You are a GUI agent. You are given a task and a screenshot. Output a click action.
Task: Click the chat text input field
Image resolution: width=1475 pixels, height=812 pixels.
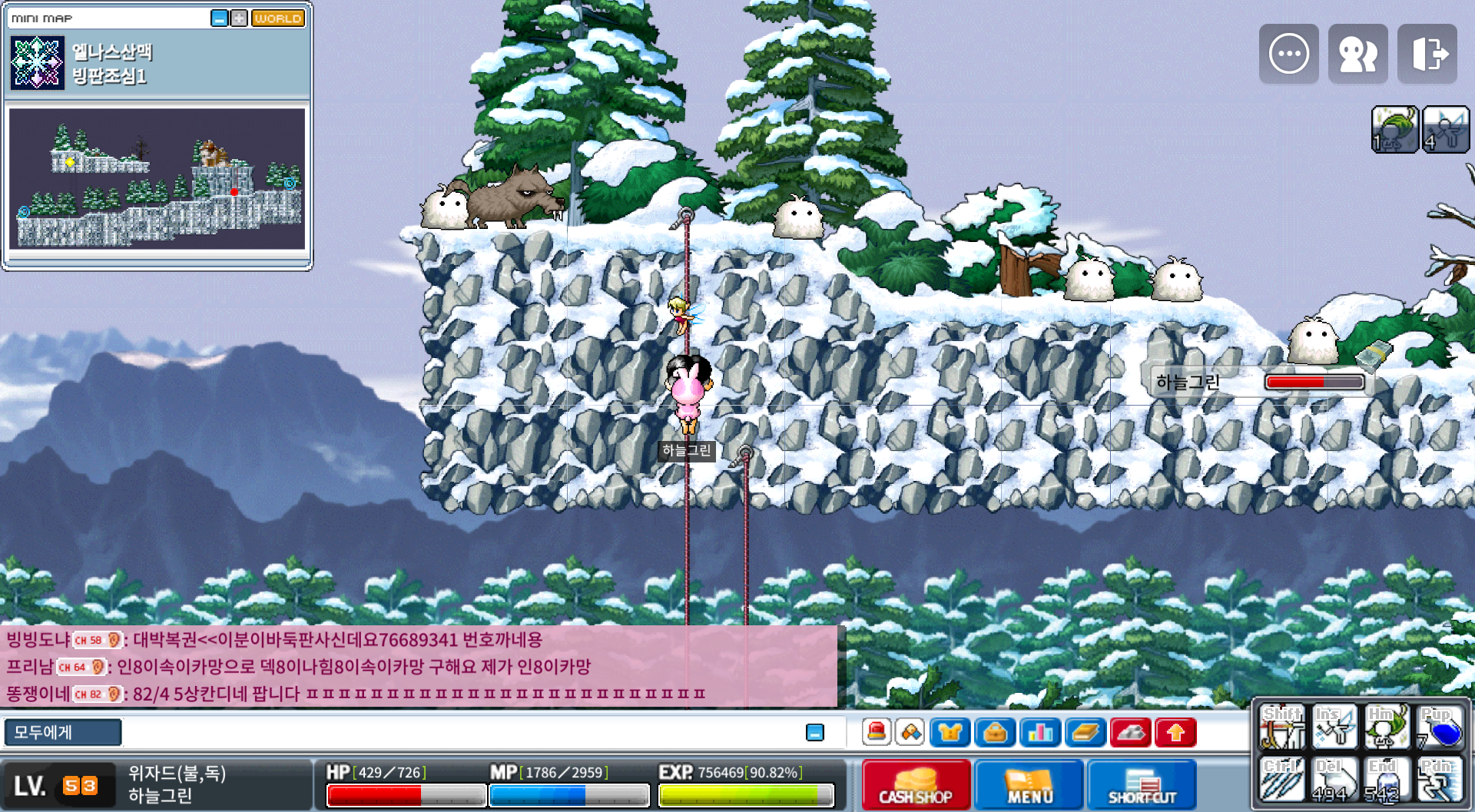[461, 732]
